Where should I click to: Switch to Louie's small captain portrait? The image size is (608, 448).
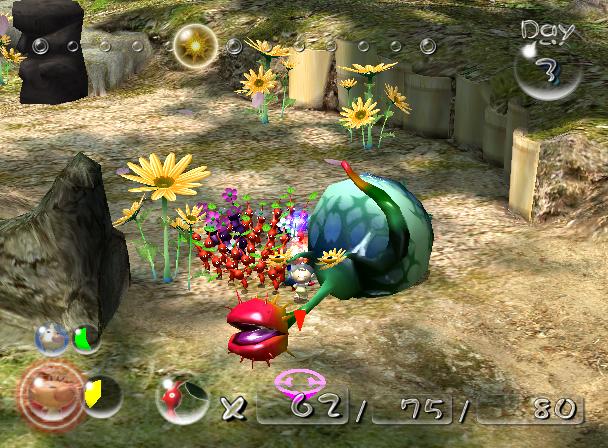pos(52,338)
